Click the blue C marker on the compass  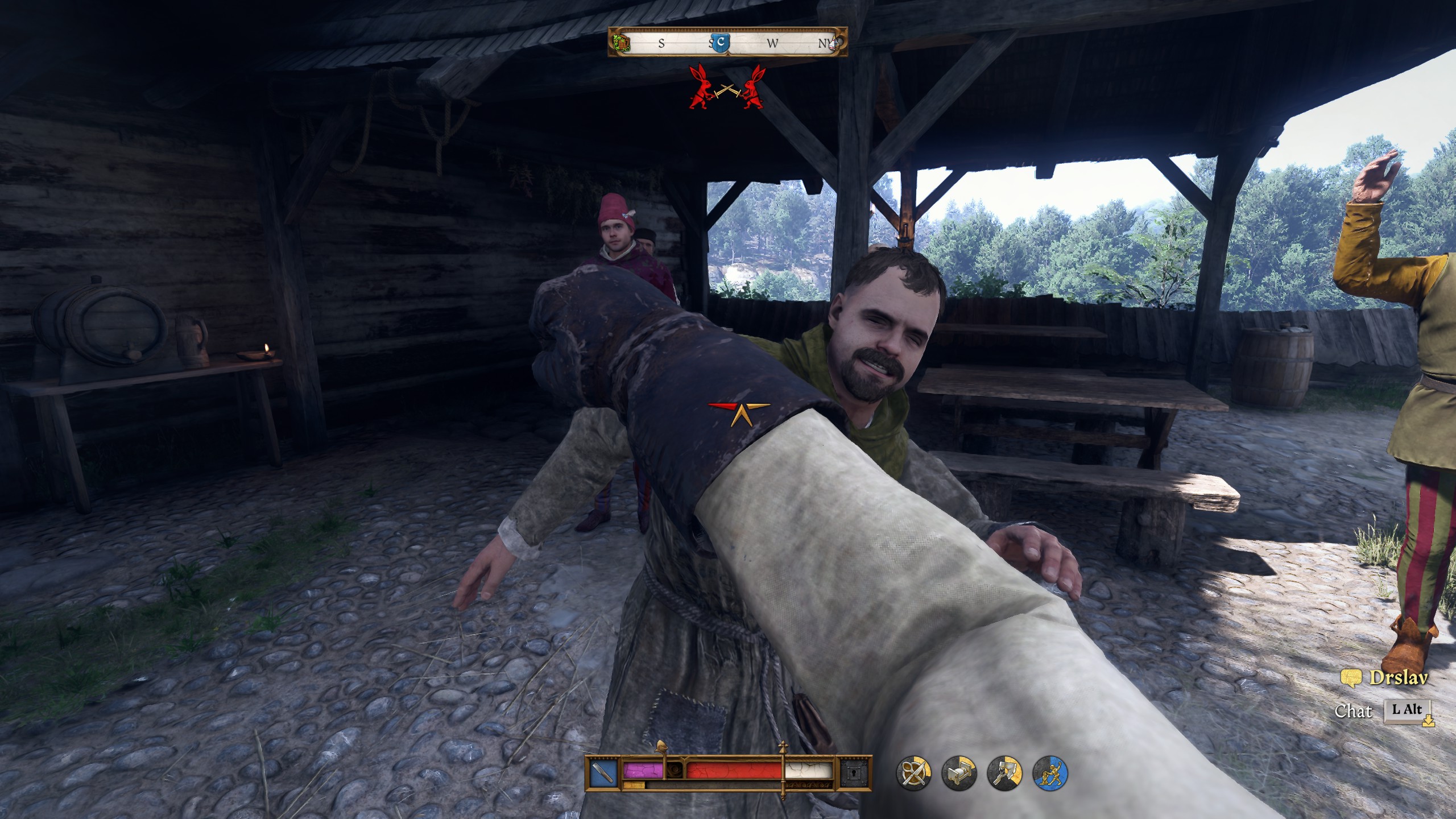tap(721, 42)
